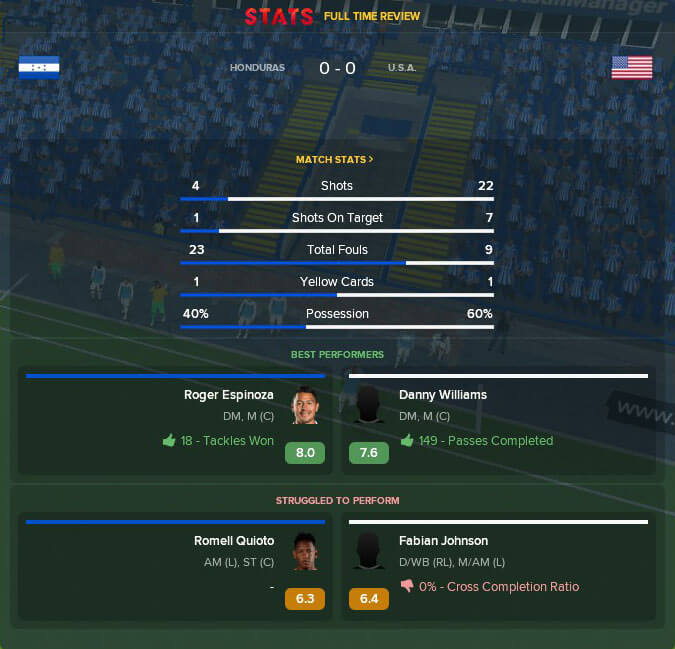This screenshot has width=675, height=649.
Task: Open the U.S.A. team name
Action: 402,68
